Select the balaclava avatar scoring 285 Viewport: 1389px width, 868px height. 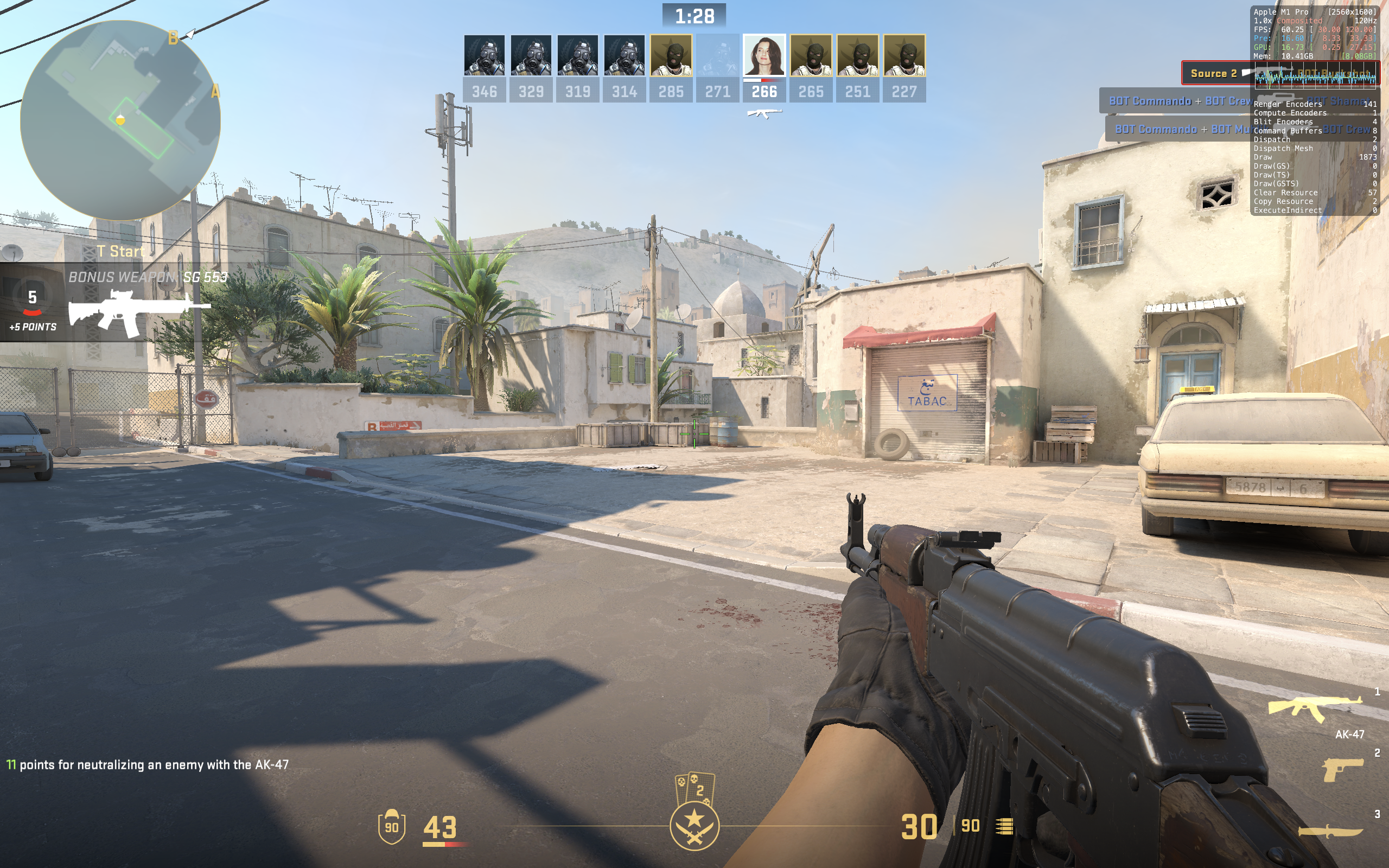(671, 56)
